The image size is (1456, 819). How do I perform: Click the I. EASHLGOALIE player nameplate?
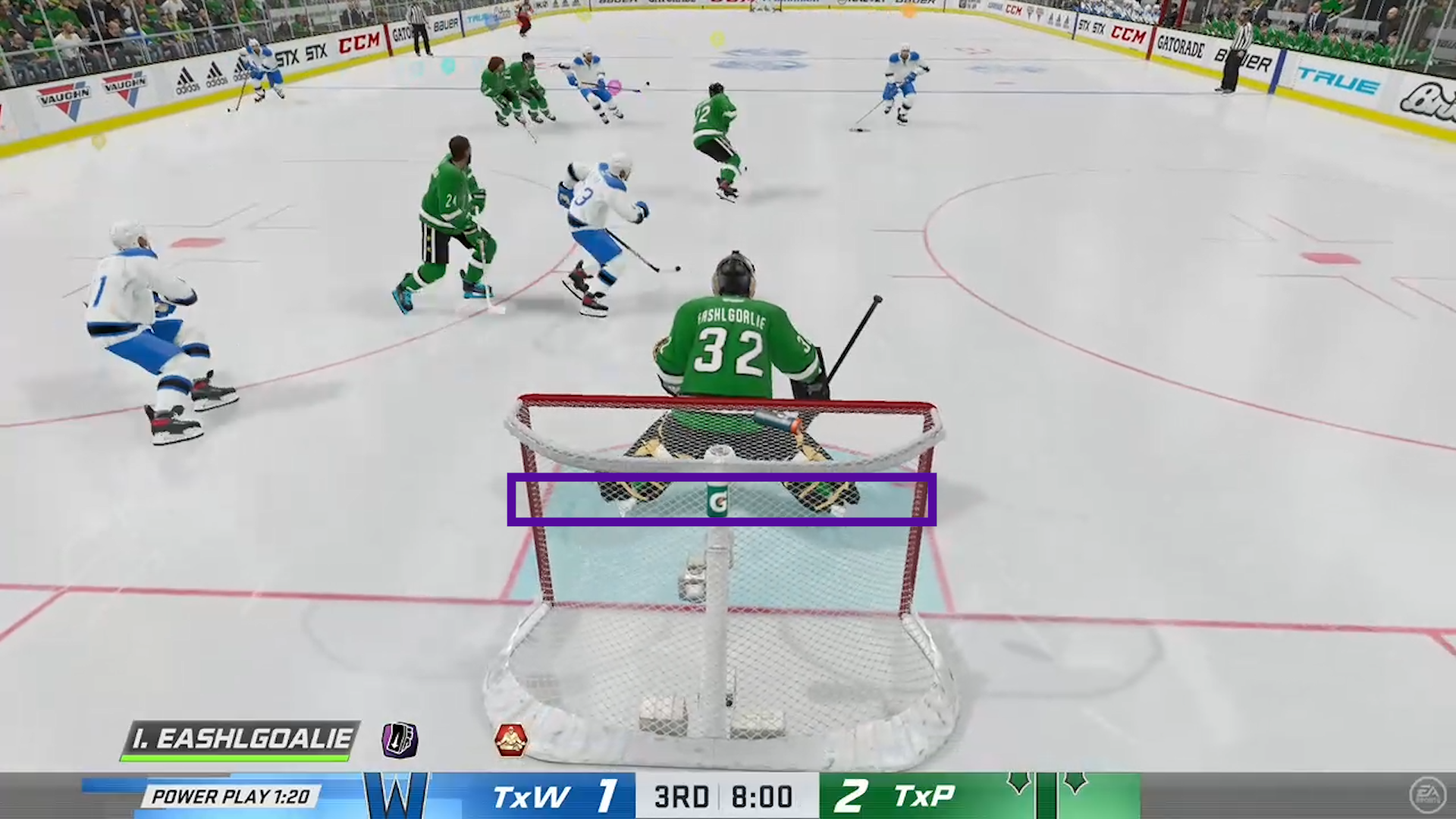(241, 739)
